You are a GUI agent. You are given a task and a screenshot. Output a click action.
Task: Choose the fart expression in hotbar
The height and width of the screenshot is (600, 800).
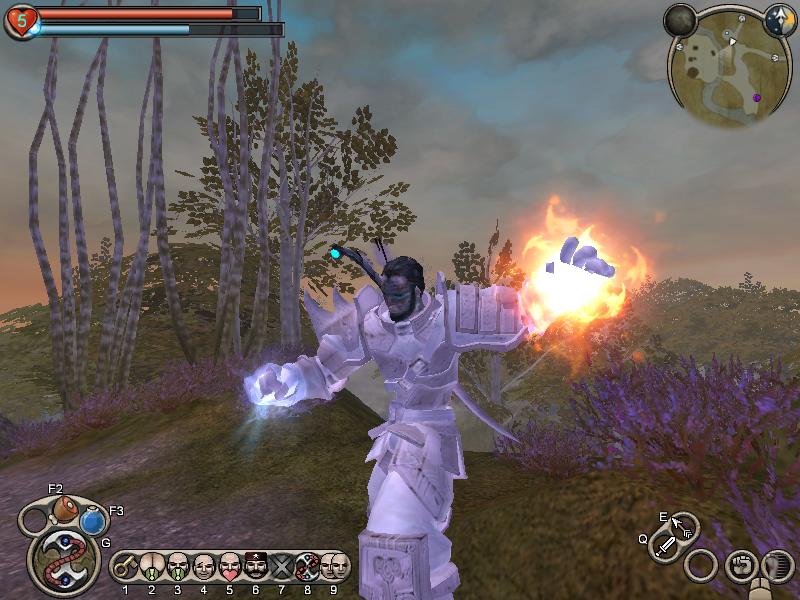[x=152, y=567]
